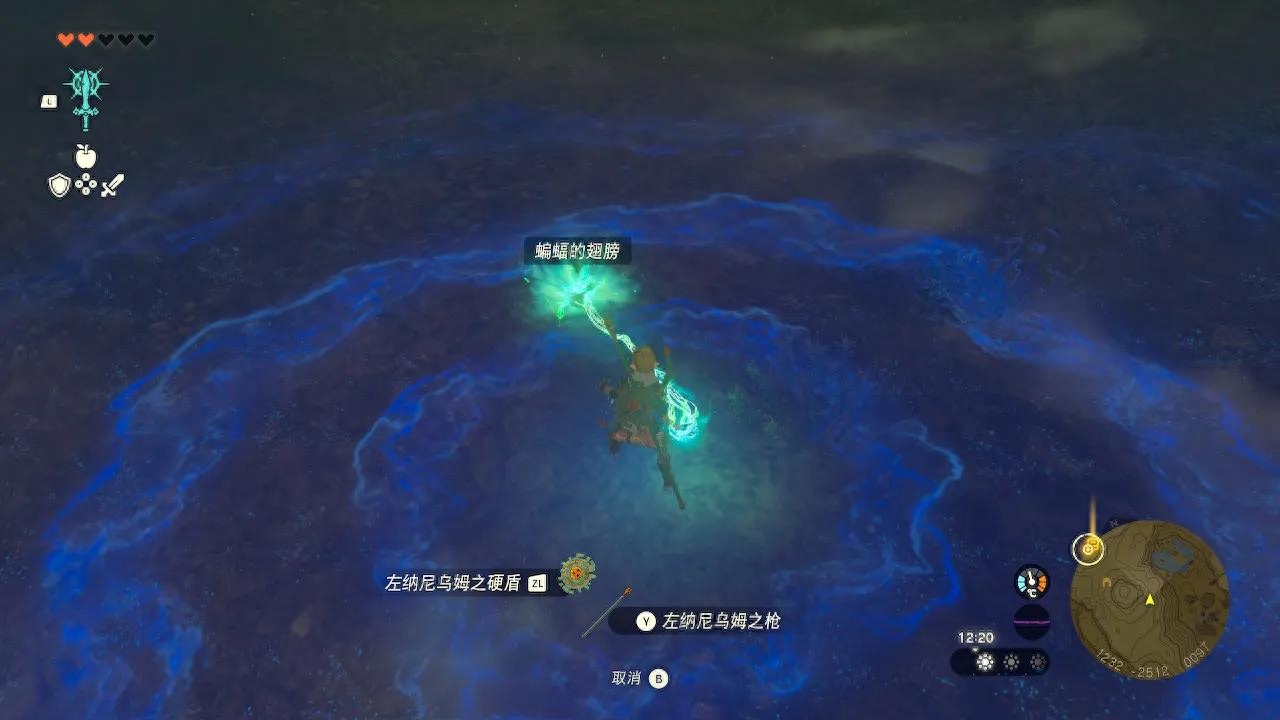Image resolution: width=1280 pixels, height=720 pixels.
Task: Click the 蝙蝠的翅膀 item label
Action: pyautogui.click(x=578, y=252)
